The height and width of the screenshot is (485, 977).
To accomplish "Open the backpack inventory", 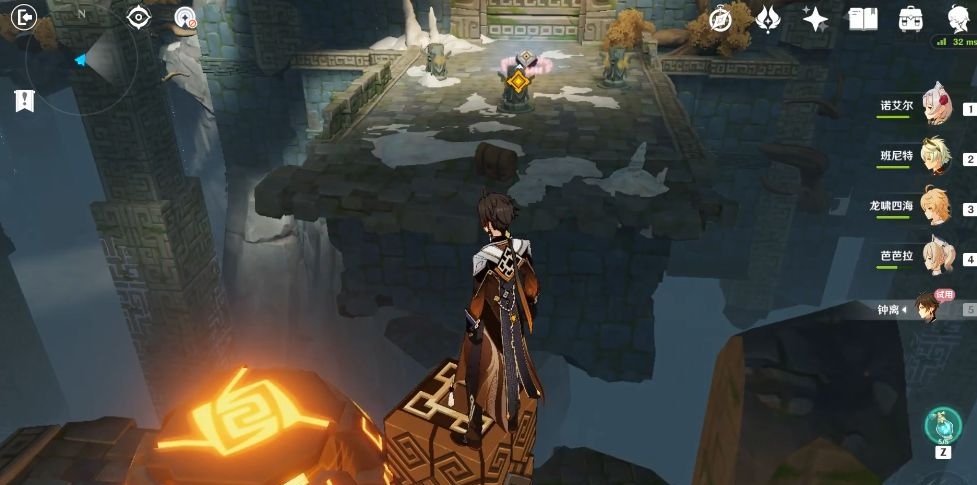I will tap(910, 18).
